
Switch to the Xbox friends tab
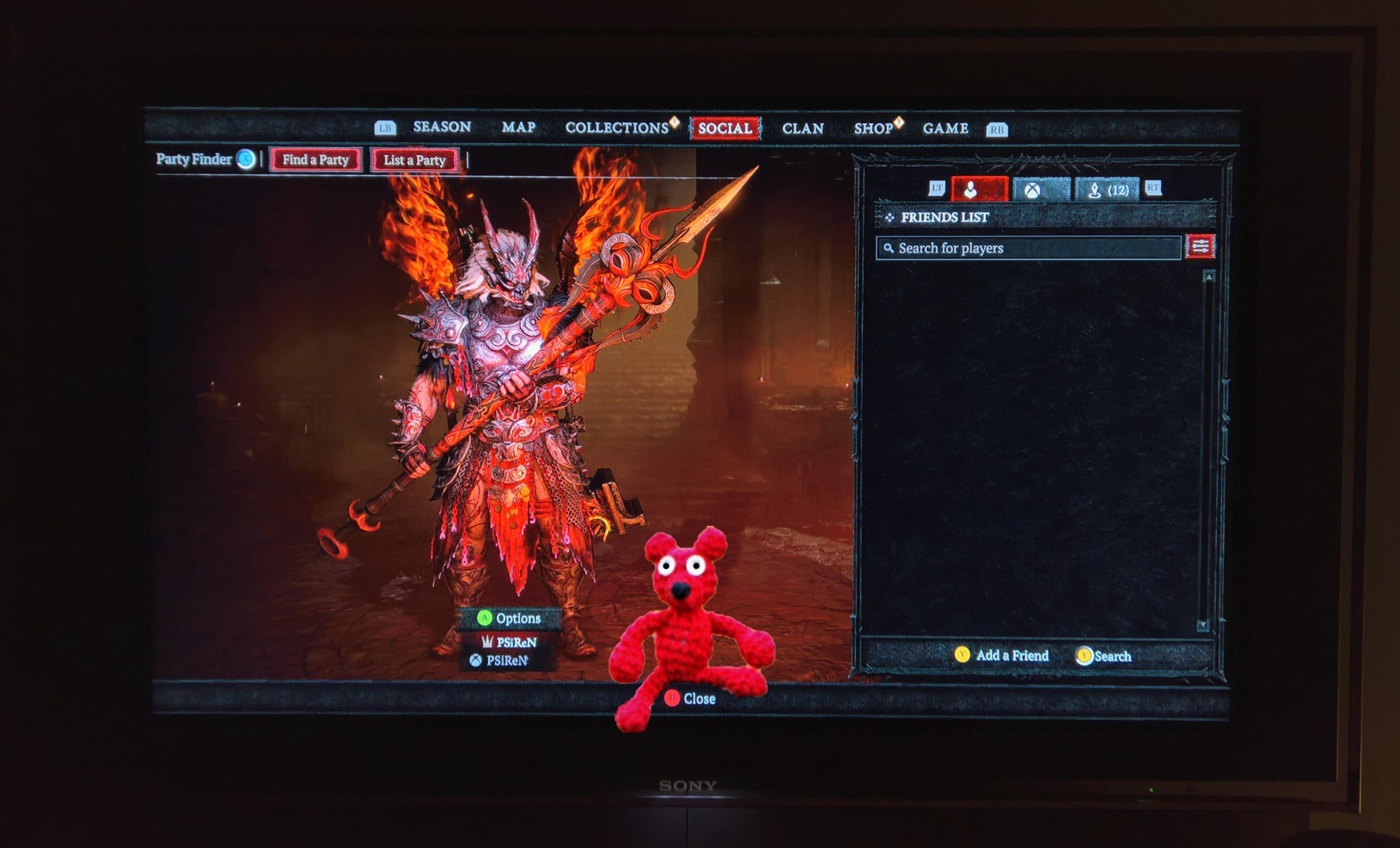pyautogui.click(x=1041, y=190)
